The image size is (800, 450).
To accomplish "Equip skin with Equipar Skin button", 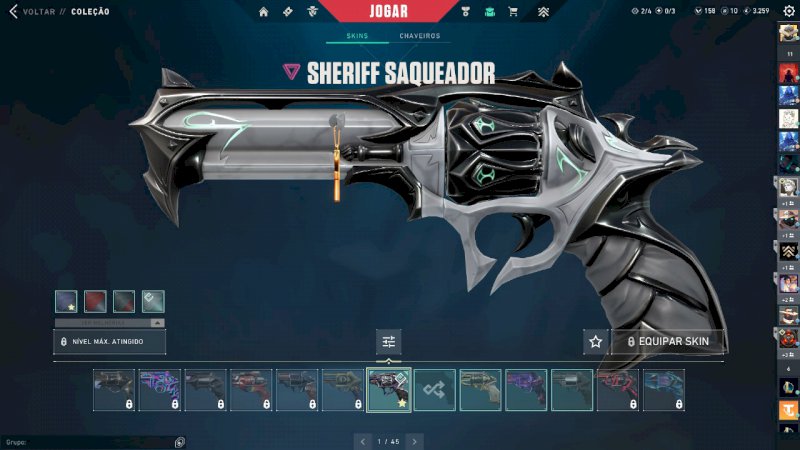I will (x=668, y=342).
